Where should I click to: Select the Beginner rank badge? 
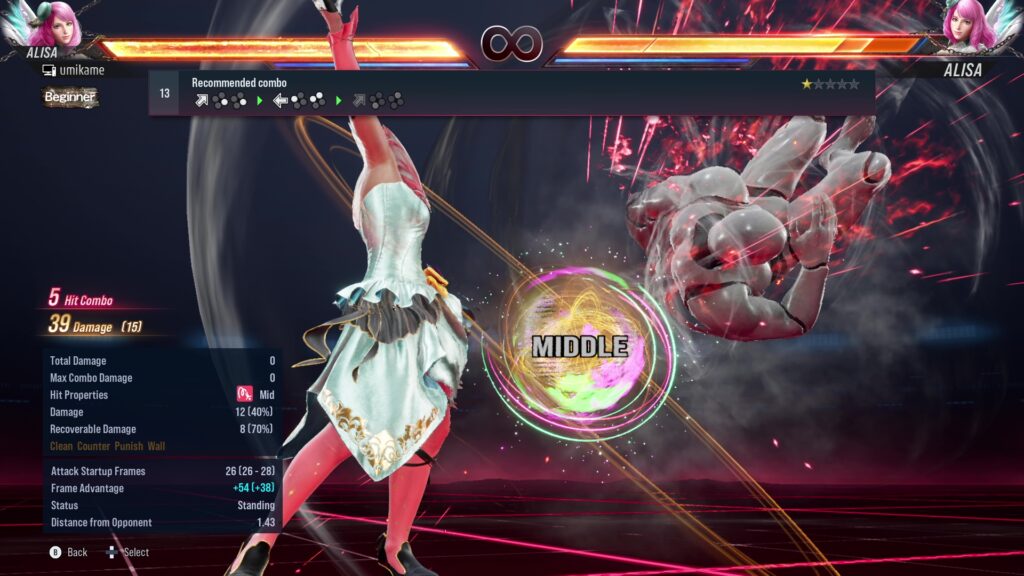(x=70, y=97)
